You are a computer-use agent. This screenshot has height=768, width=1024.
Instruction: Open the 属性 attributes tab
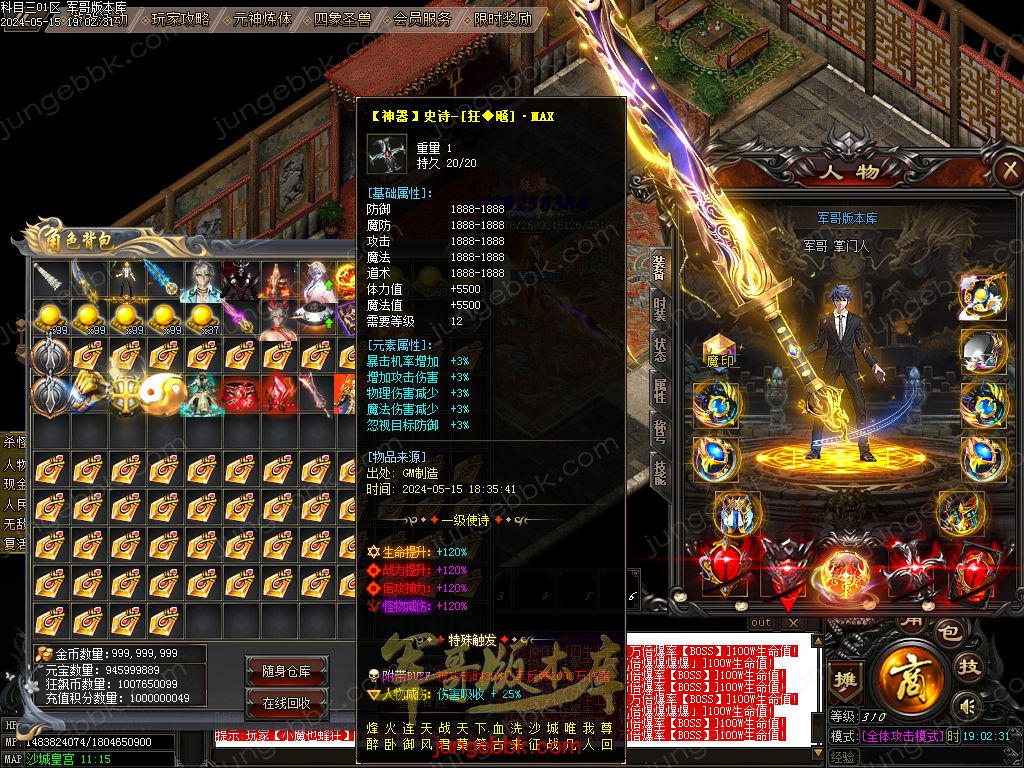660,390
